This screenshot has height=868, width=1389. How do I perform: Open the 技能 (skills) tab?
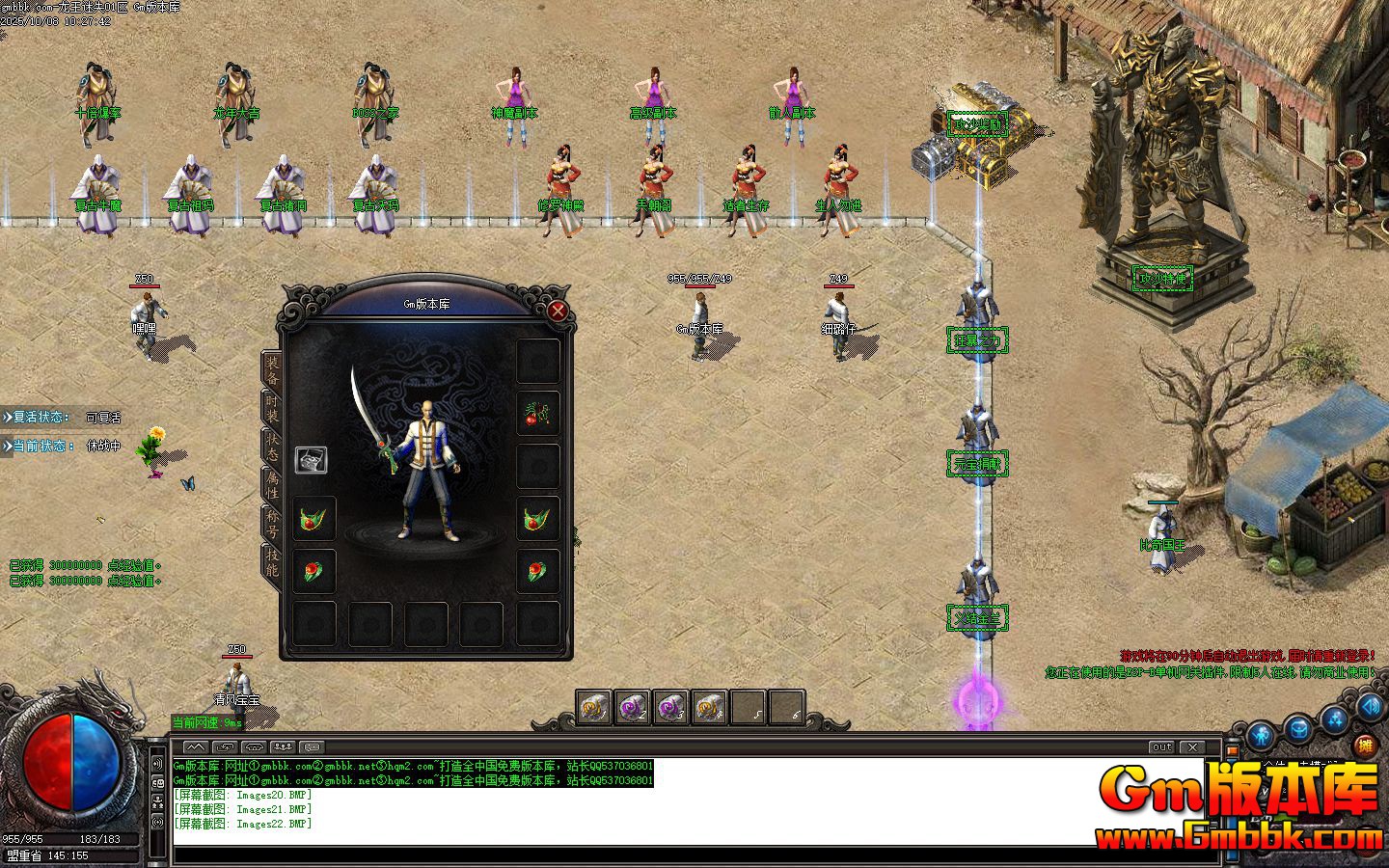tap(272, 562)
